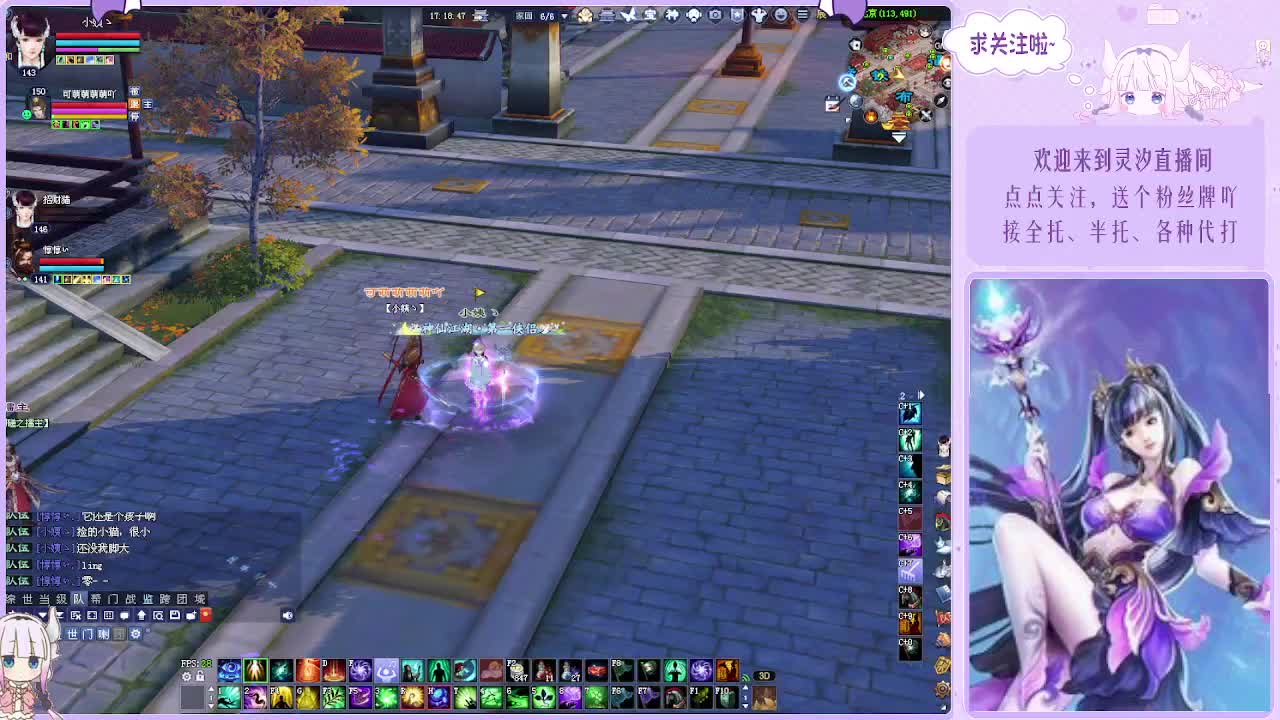Click the page-up arrow beside the skill bar
Image resolution: width=1280 pixels, height=720 pixels.
tap(211, 689)
